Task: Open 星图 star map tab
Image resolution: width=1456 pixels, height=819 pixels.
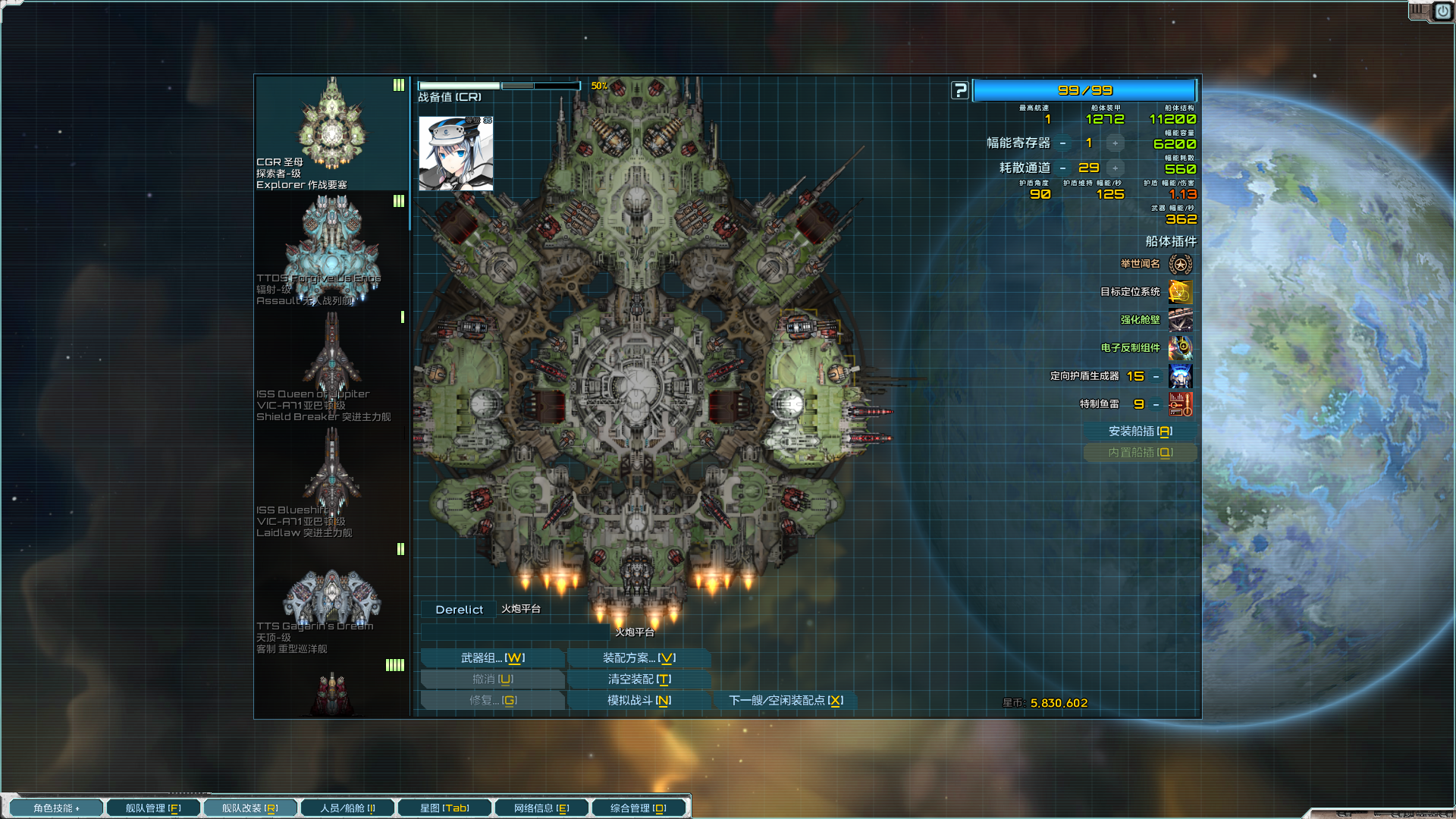Action: (x=444, y=808)
